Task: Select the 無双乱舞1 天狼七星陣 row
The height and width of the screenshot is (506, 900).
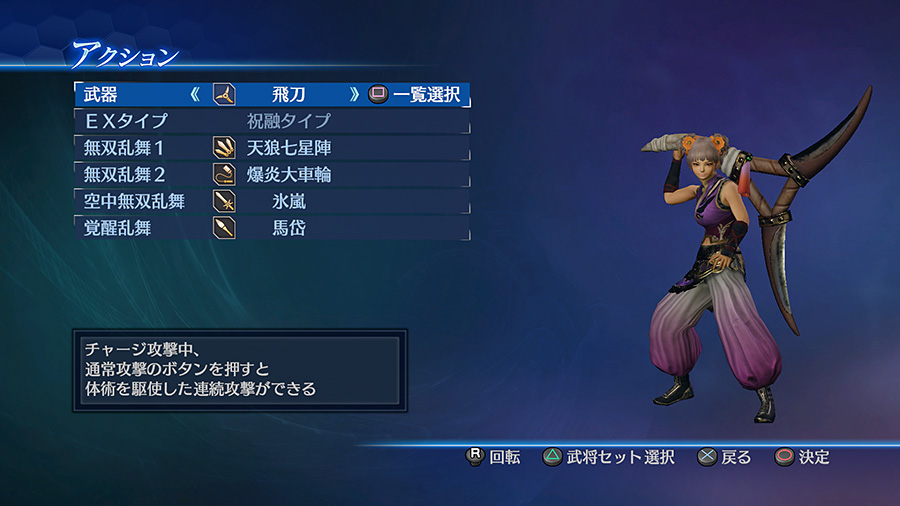Action: pos(271,148)
